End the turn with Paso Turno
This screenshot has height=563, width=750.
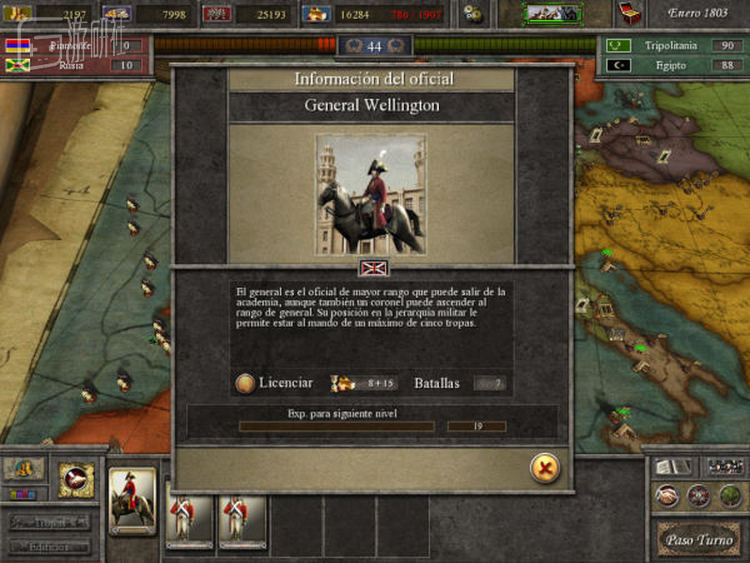[700, 540]
